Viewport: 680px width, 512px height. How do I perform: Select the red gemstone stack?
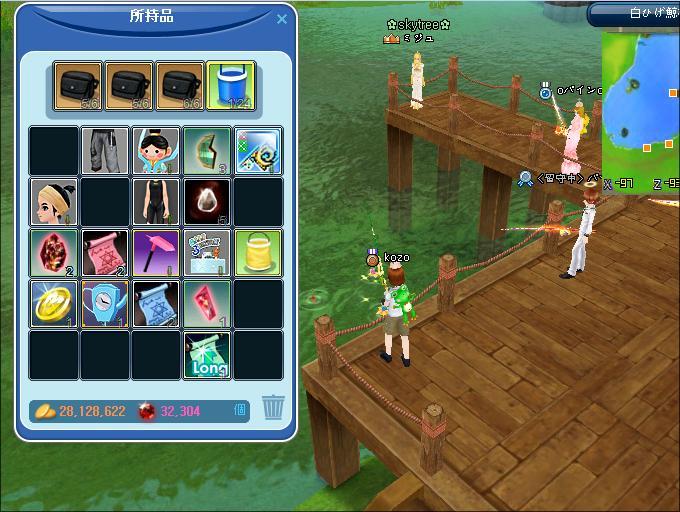(54, 253)
